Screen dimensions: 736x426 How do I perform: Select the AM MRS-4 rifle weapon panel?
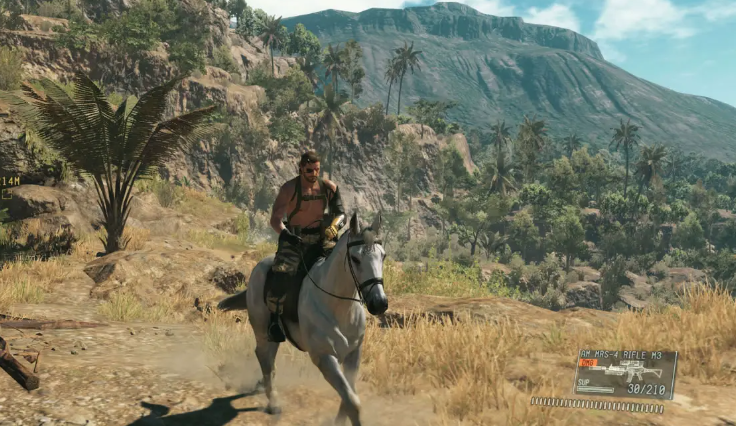[625, 373]
